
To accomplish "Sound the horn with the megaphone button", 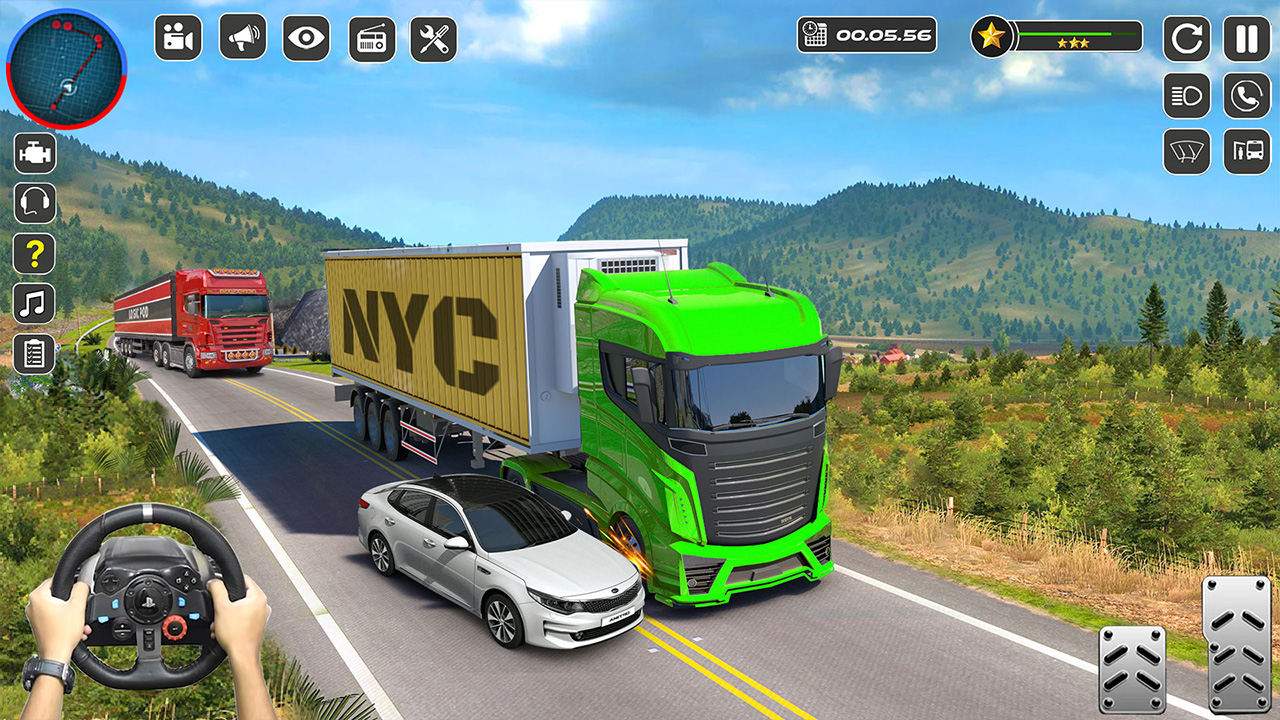I will click(x=242, y=38).
